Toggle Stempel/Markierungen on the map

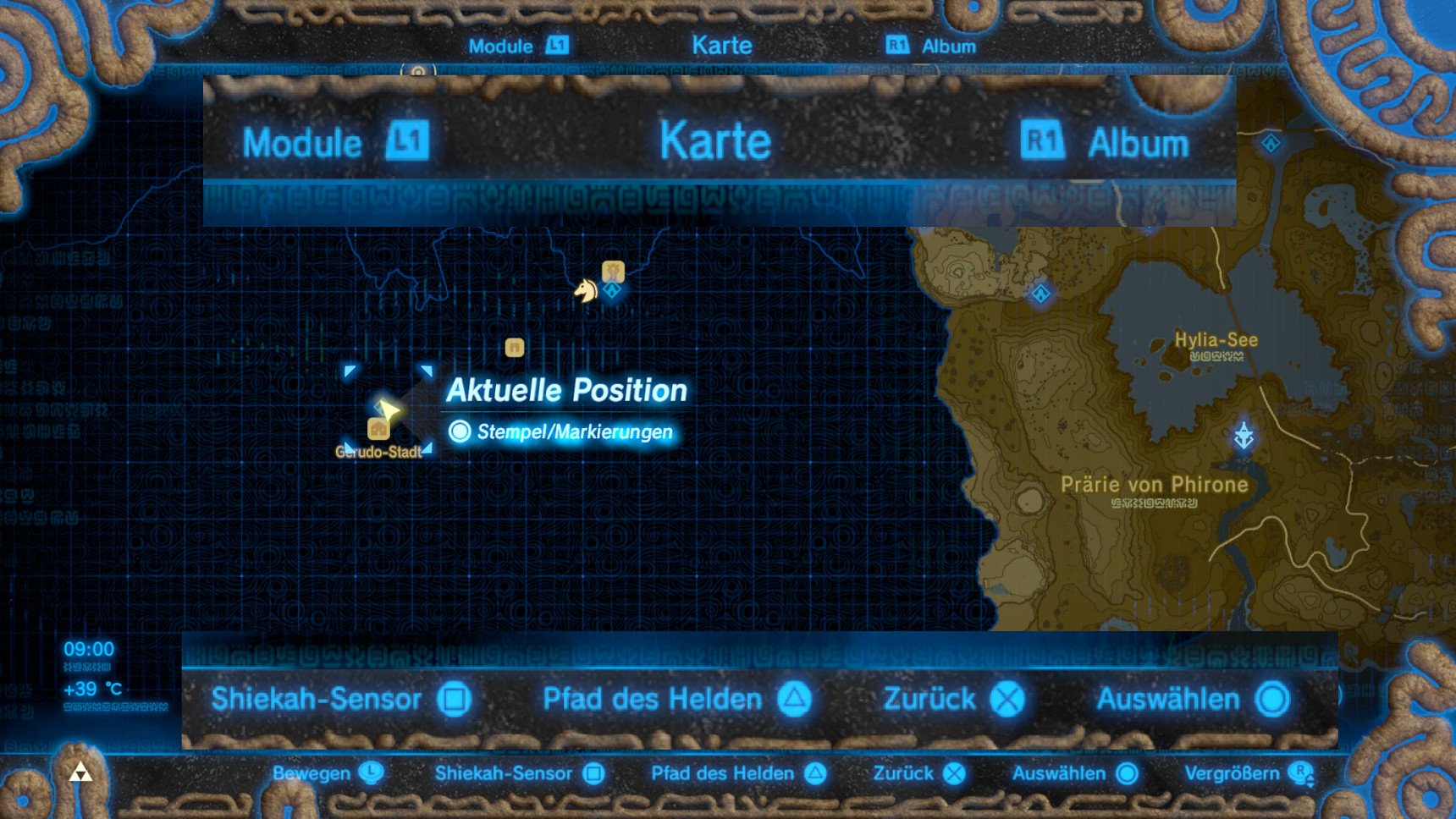click(563, 431)
